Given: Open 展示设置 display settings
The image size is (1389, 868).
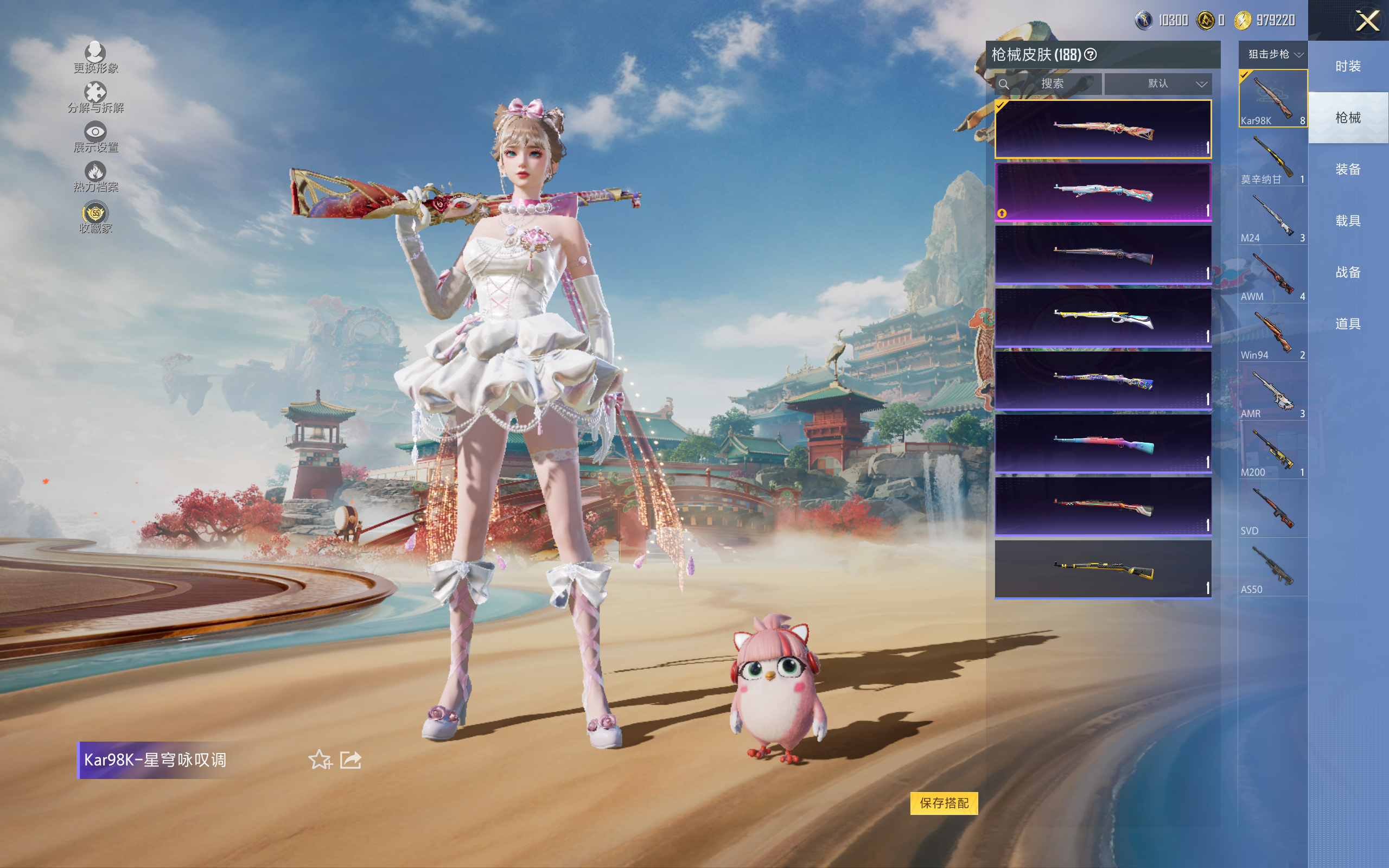Looking at the screenshot, I should click(x=95, y=138).
